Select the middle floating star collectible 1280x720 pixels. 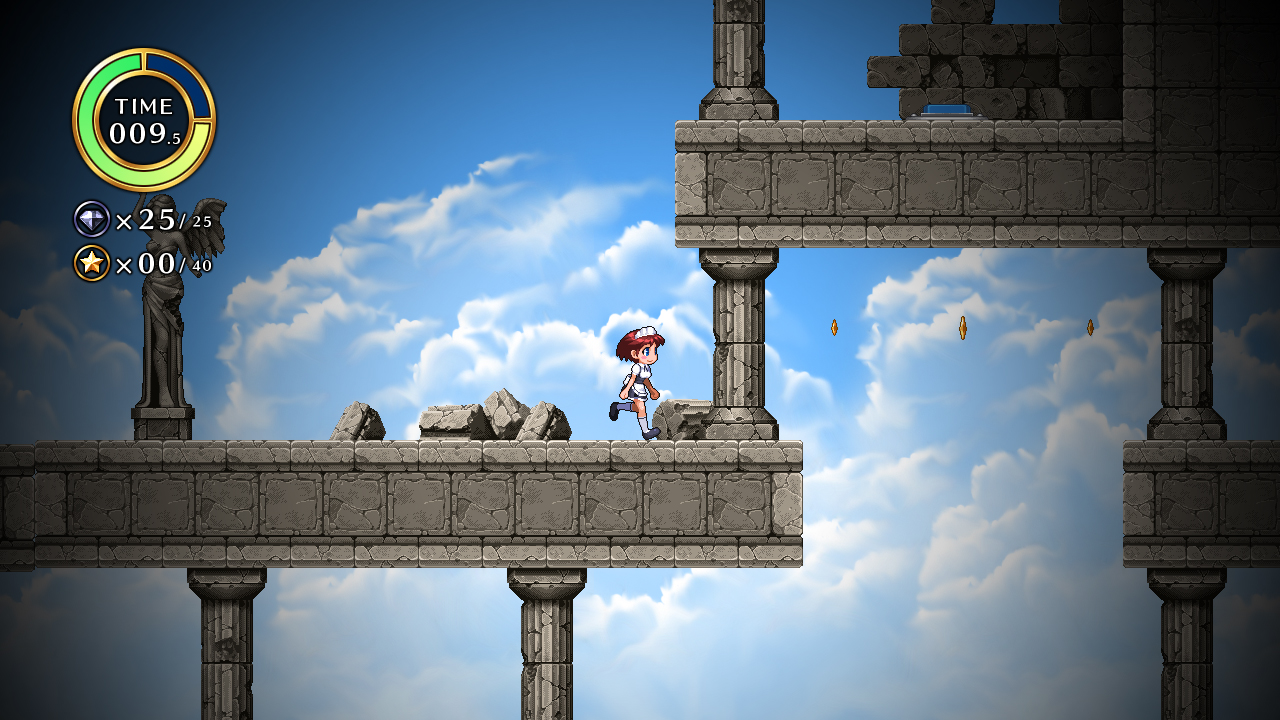coord(963,330)
